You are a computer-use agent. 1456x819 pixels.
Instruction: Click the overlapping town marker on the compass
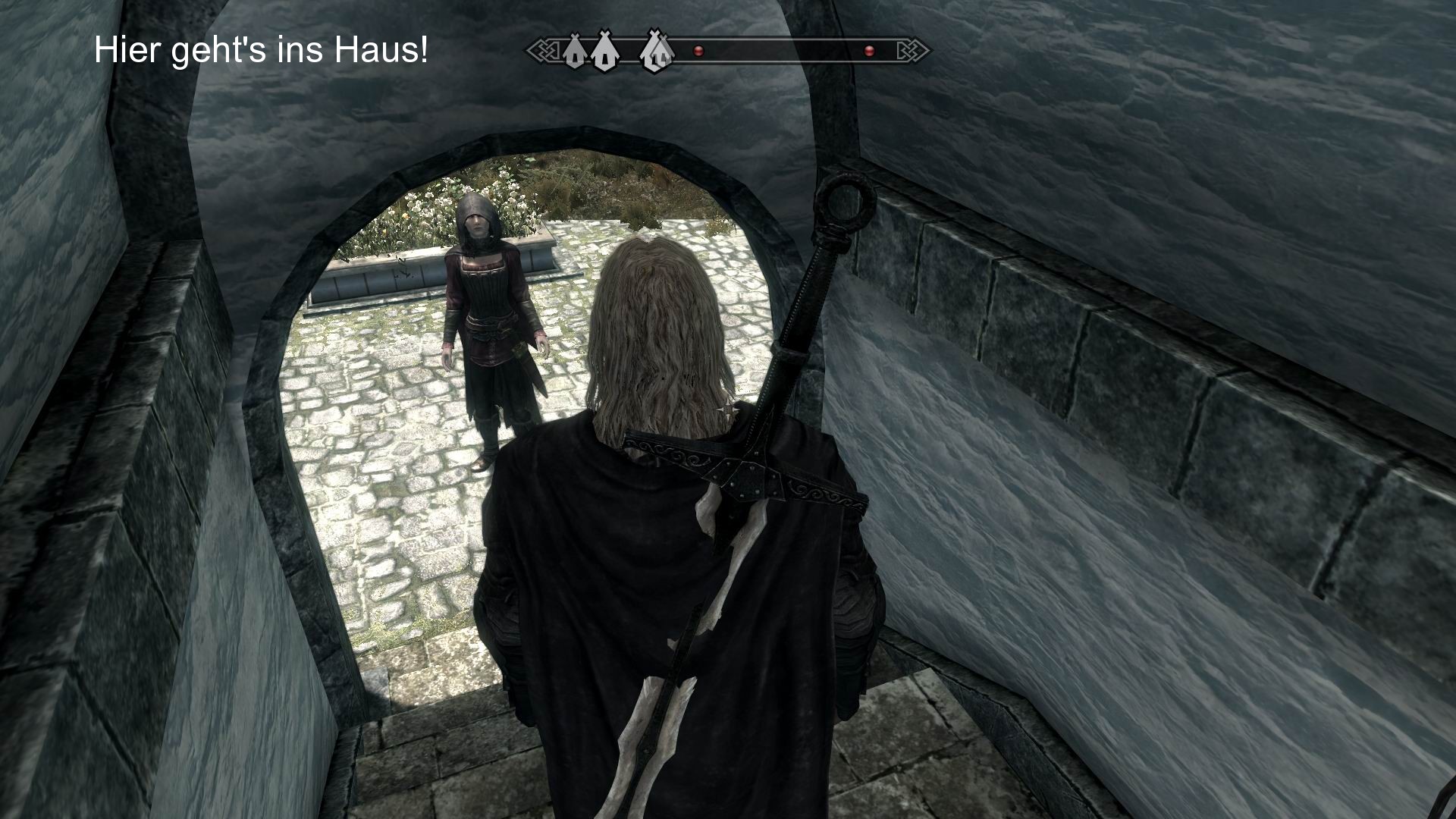[656, 52]
